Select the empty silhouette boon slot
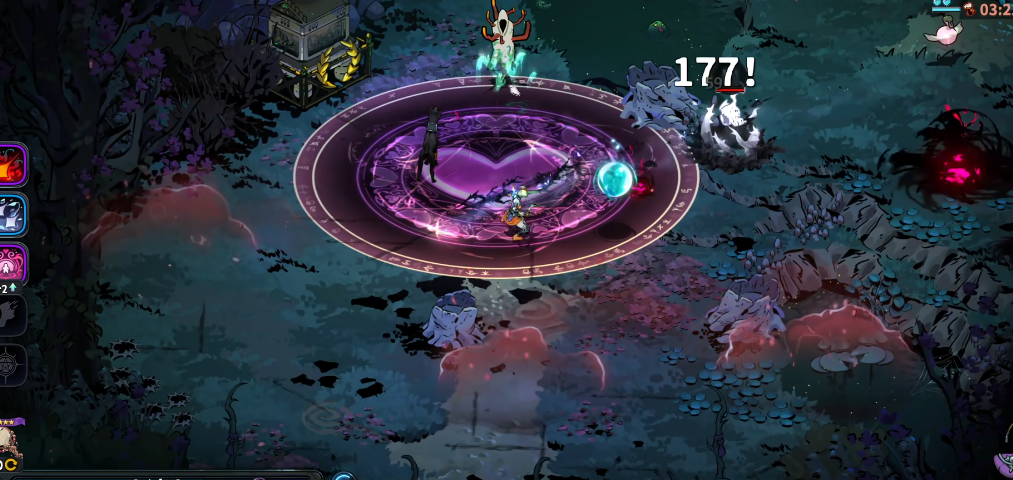The width and height of the screenshot is (1013, 480). (11, 315)
